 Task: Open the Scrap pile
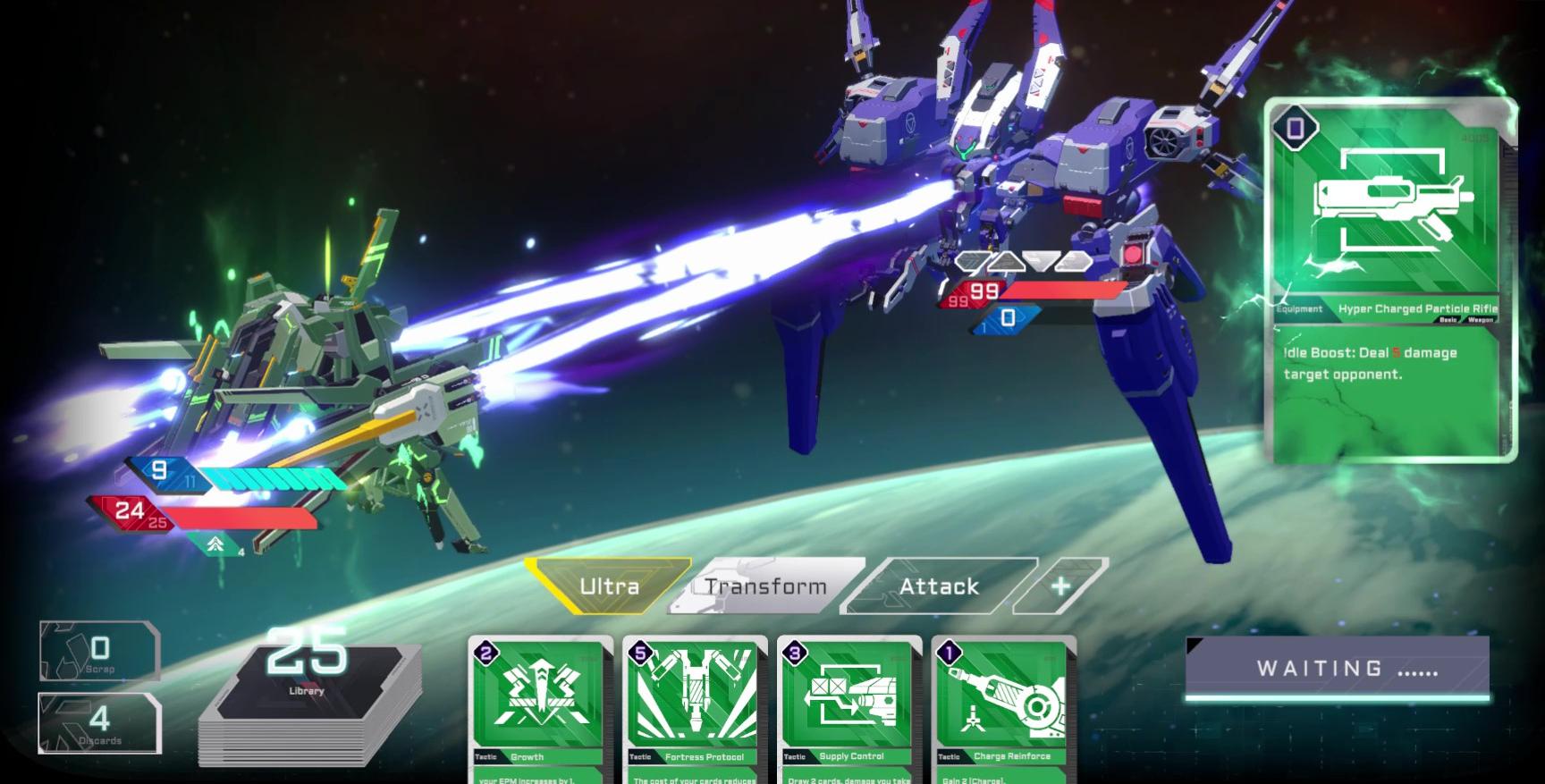pyautogui.click(x=99, y=651)
